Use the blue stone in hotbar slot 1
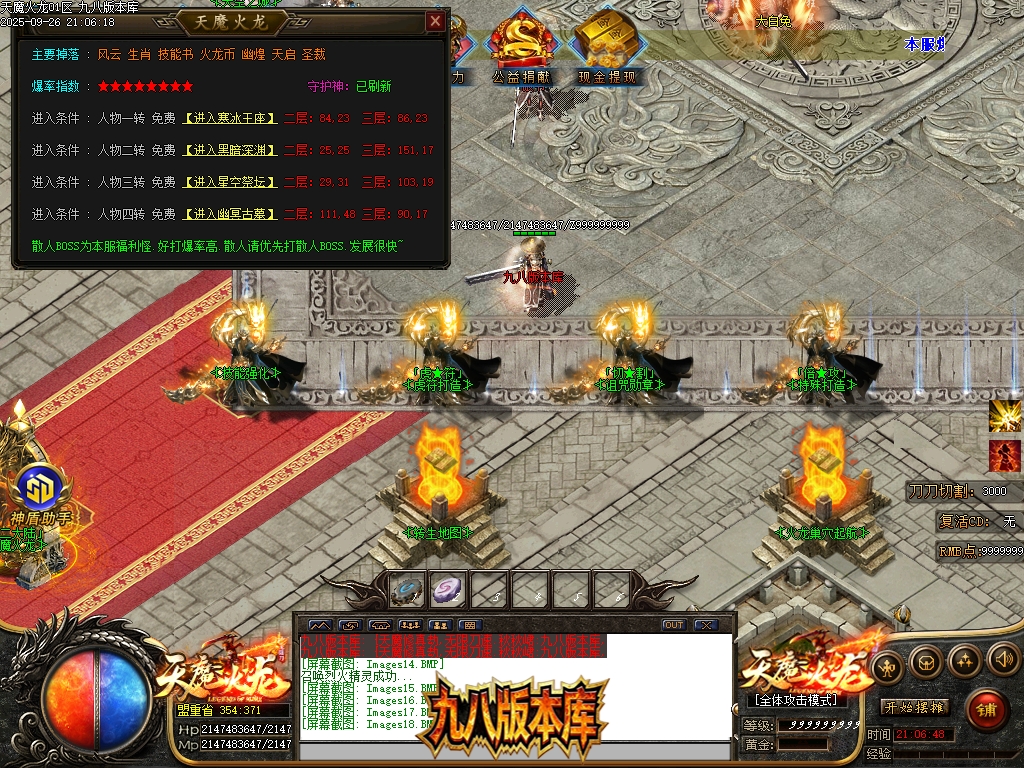The width and height of the screenshot is (1024, 768). pos(407,590)
